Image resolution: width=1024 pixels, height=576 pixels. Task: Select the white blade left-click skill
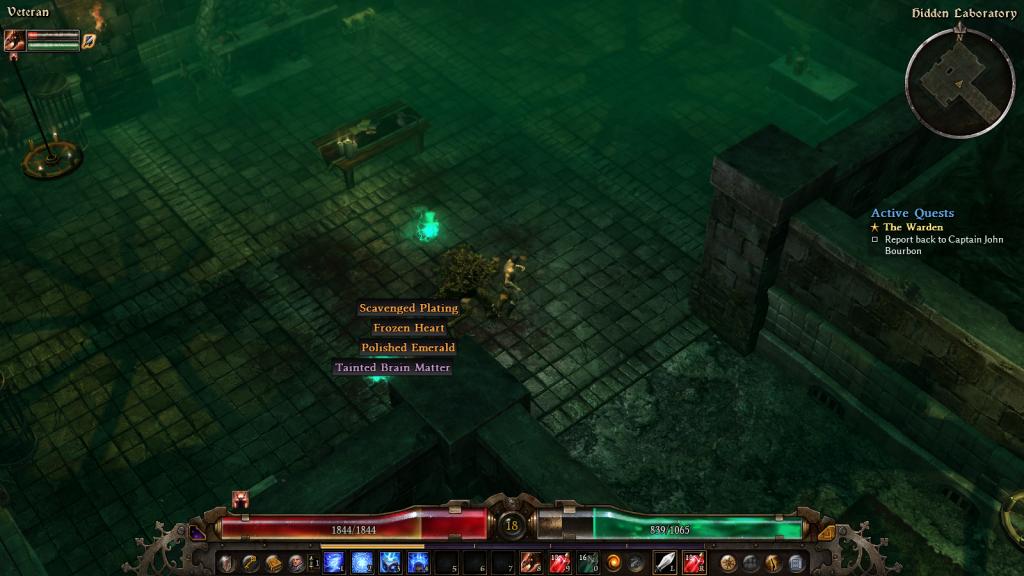(x=665, y=562)
